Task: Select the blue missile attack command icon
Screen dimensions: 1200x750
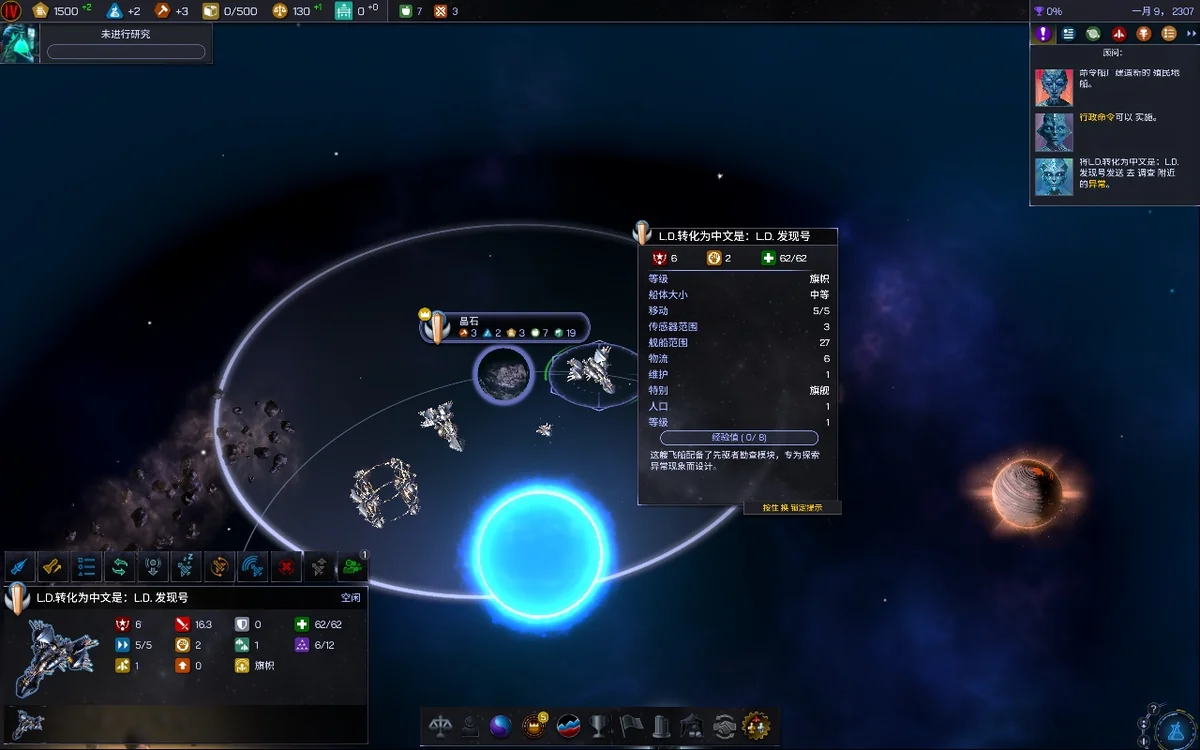Action: [x=20, y=567]
